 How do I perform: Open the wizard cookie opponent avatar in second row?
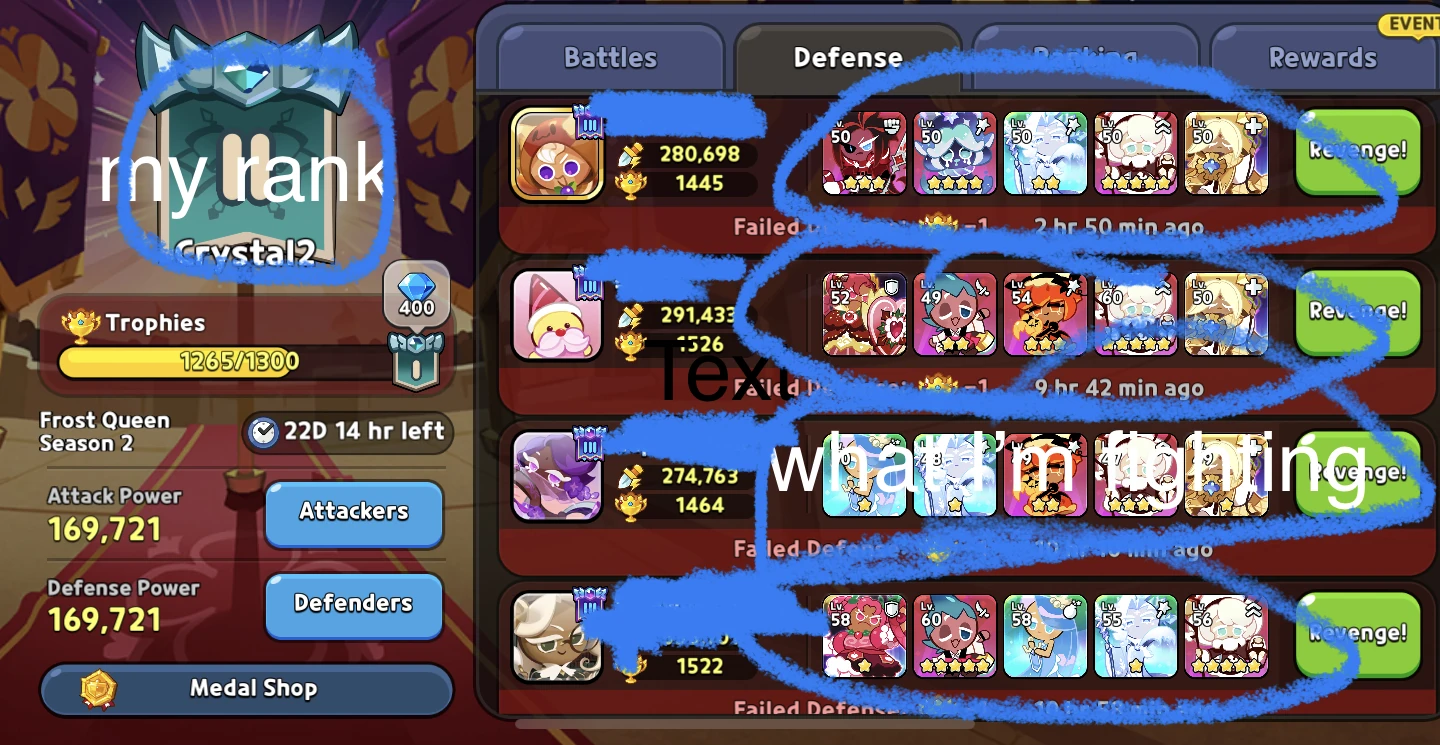click(x=556, y=317)
